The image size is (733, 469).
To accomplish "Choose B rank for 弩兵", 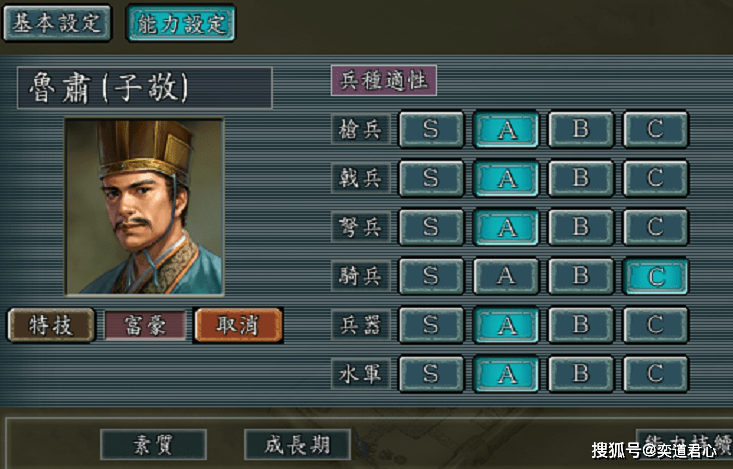I will tap(581, 227).
